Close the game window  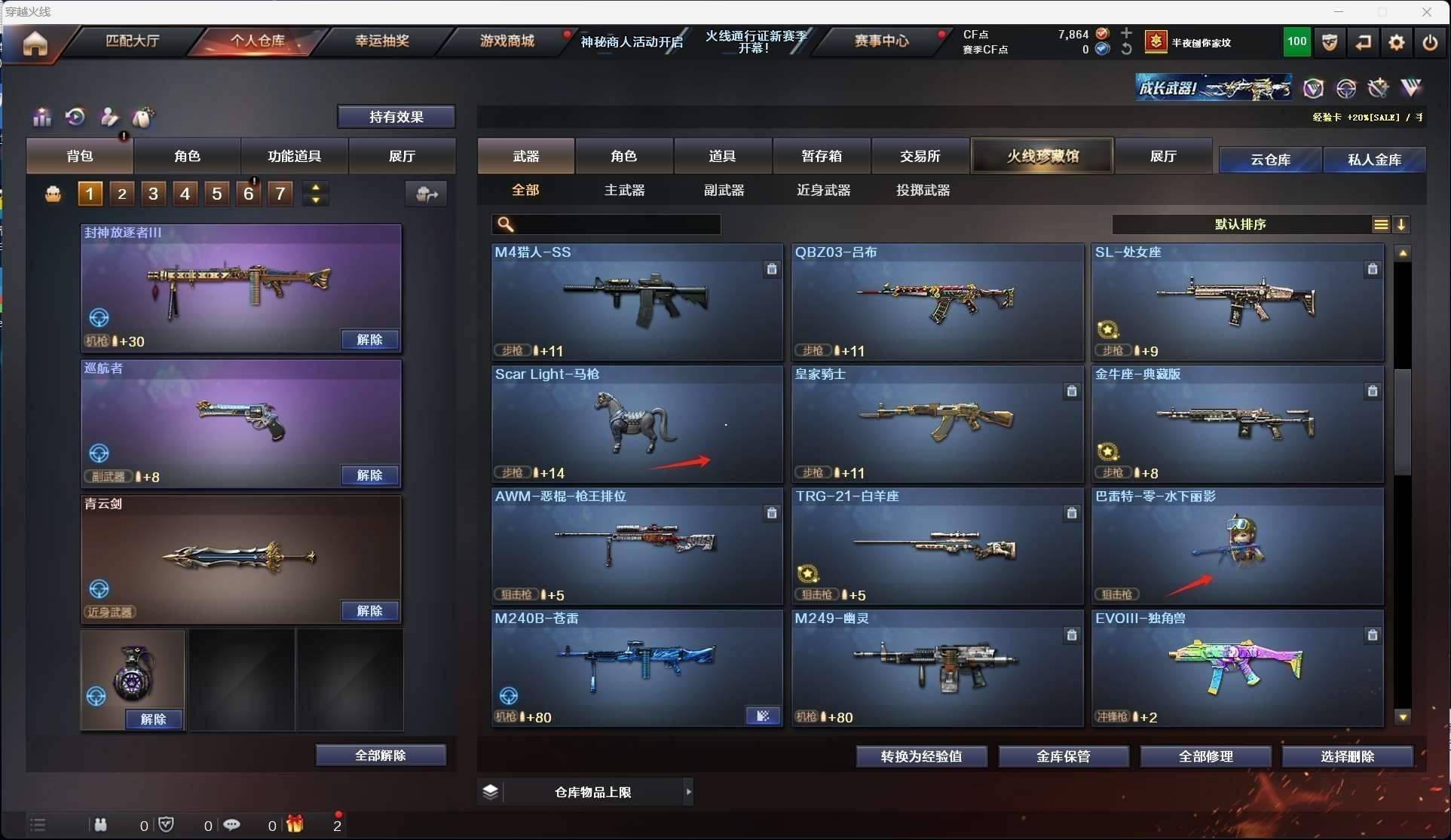(1426, 12)
